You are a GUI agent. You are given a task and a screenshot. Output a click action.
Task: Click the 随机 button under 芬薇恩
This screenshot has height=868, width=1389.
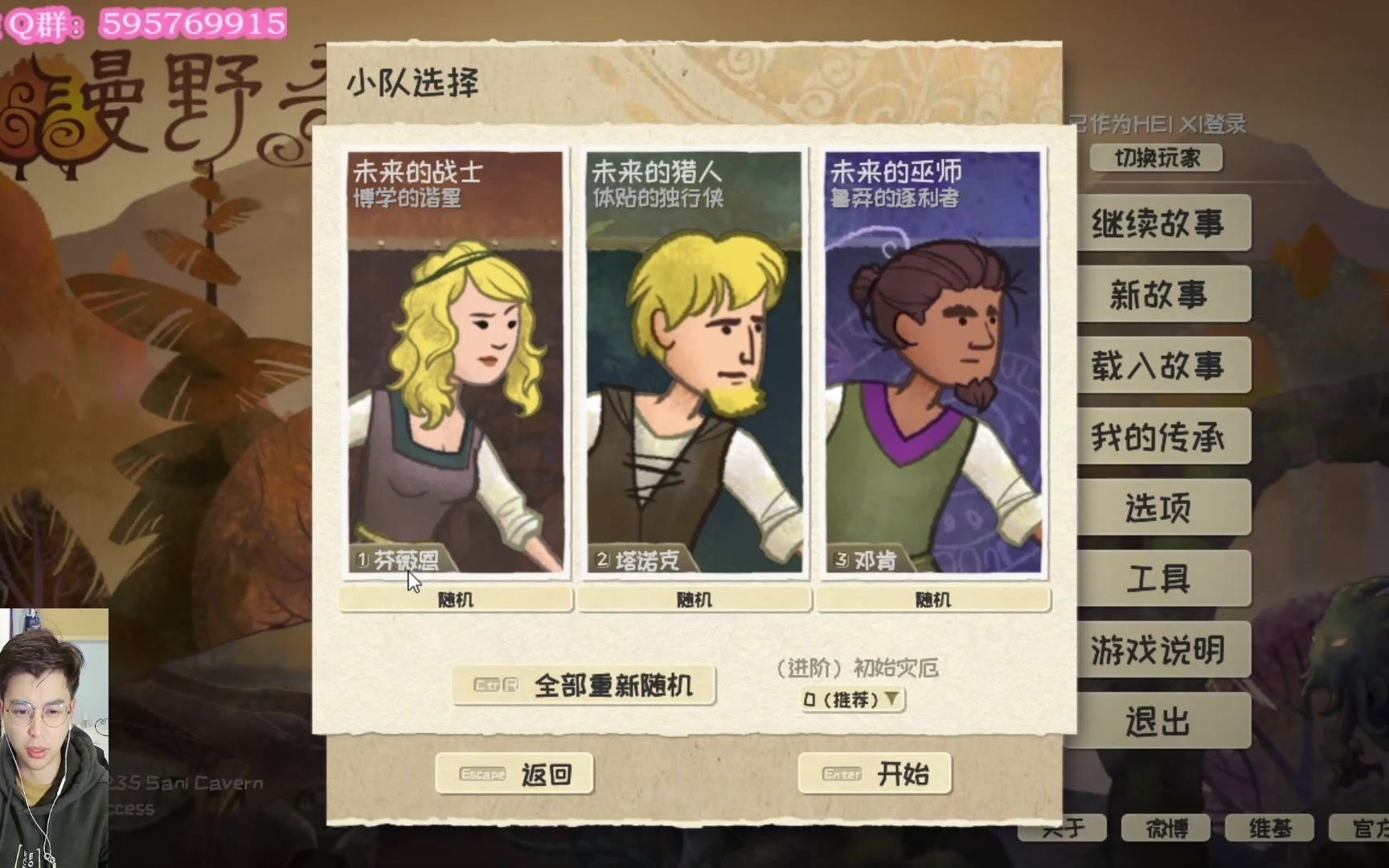pos(453,600)
